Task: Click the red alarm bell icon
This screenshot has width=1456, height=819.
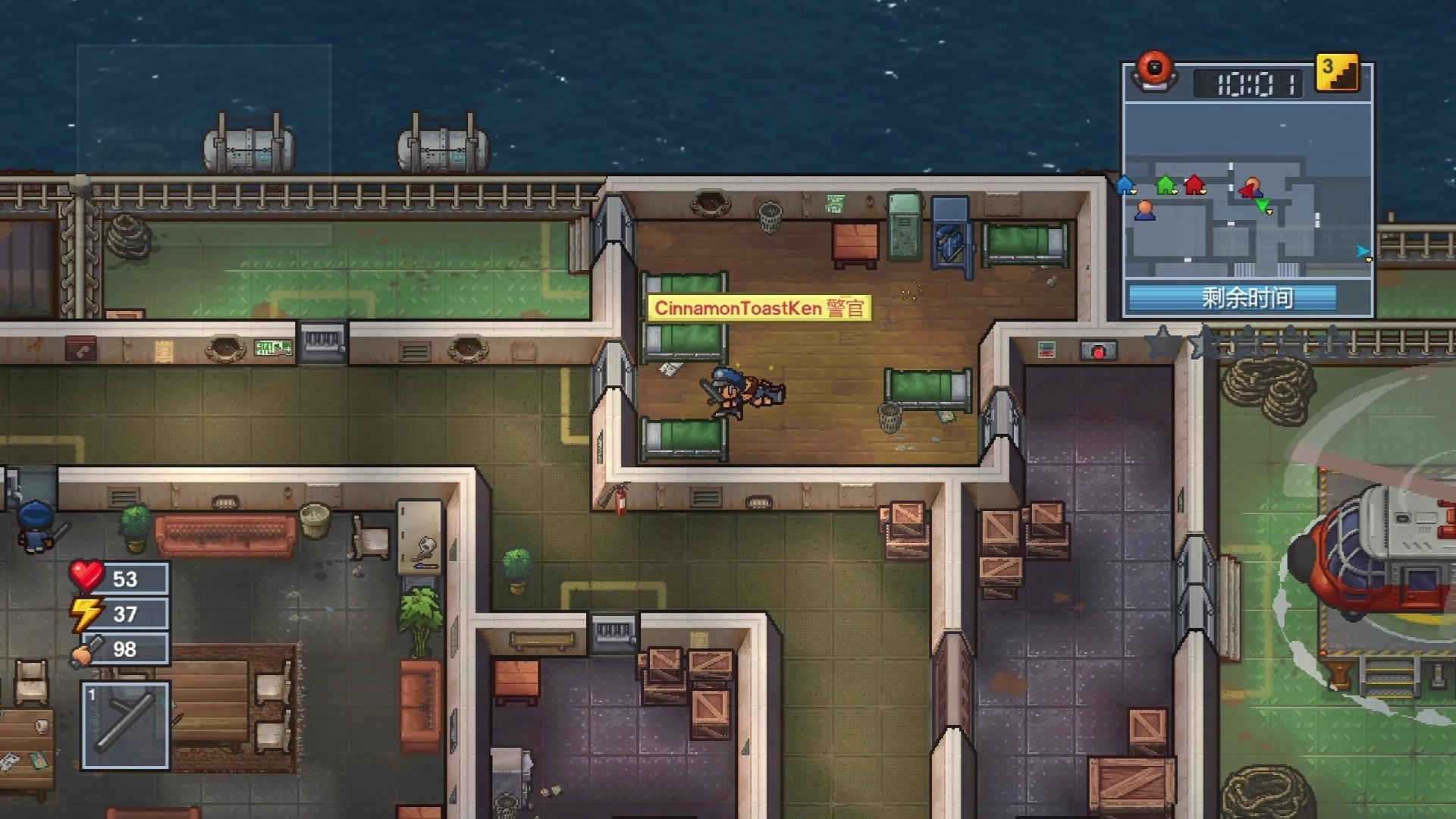Action: (x=1154, y=71)
